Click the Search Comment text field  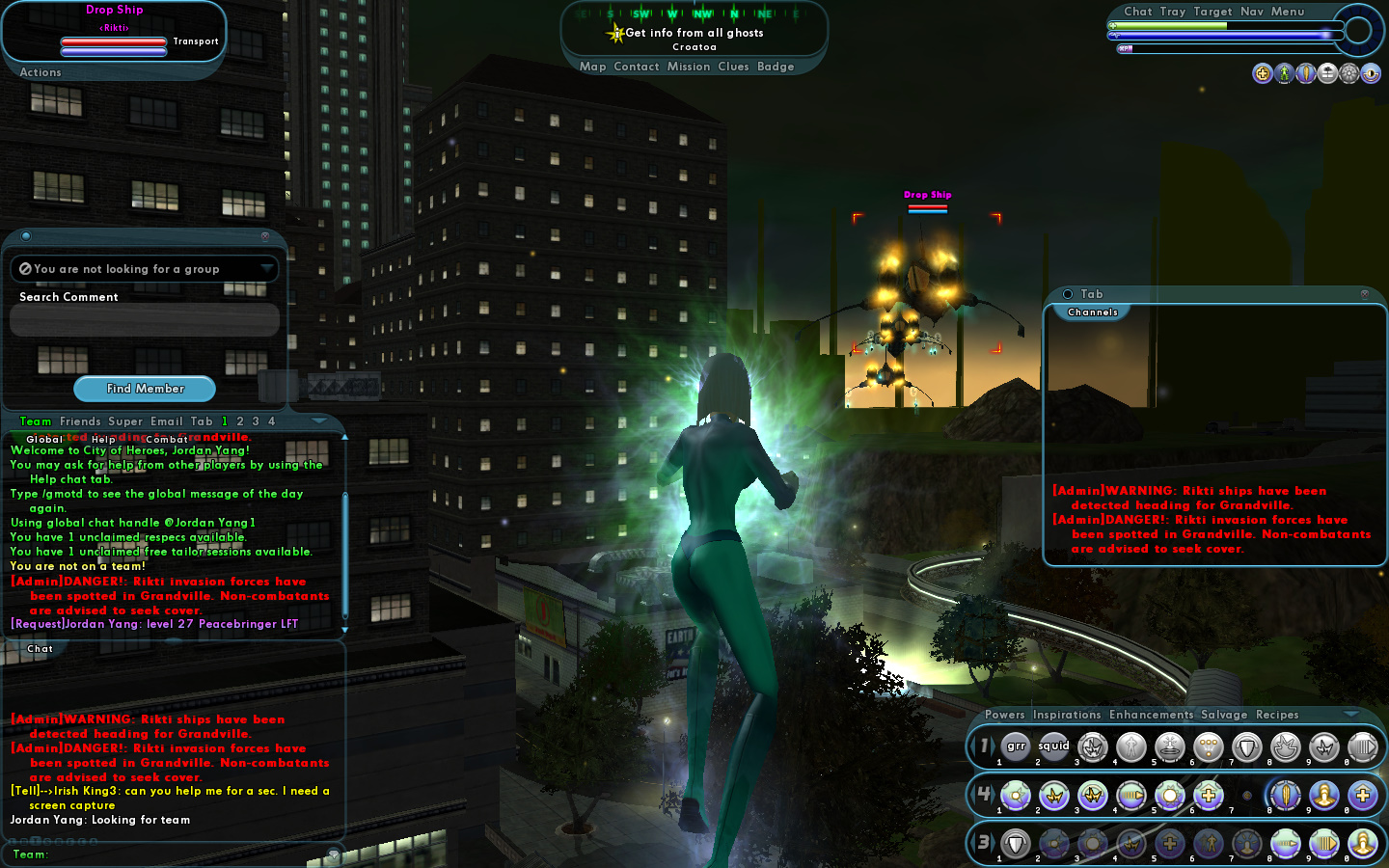(145, 320)
